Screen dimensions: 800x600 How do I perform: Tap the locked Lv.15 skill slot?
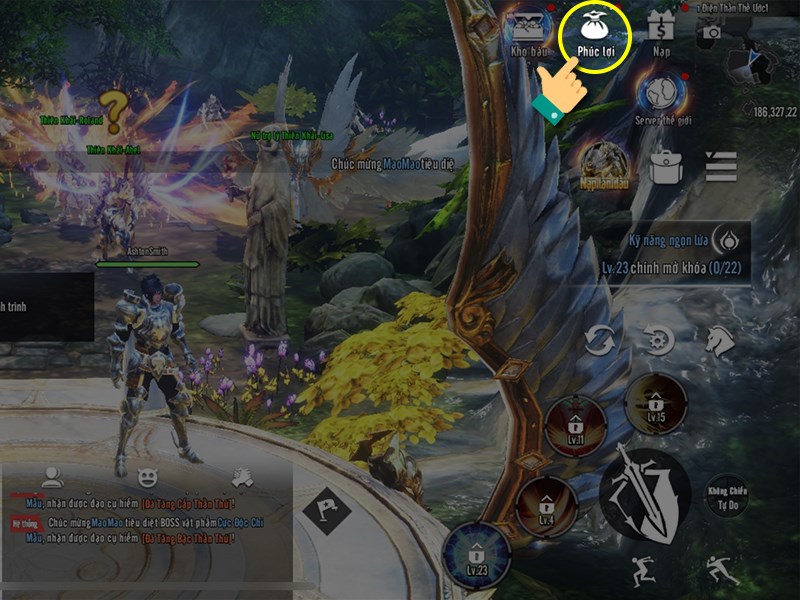pyautogui.click(x=655, y=404)
